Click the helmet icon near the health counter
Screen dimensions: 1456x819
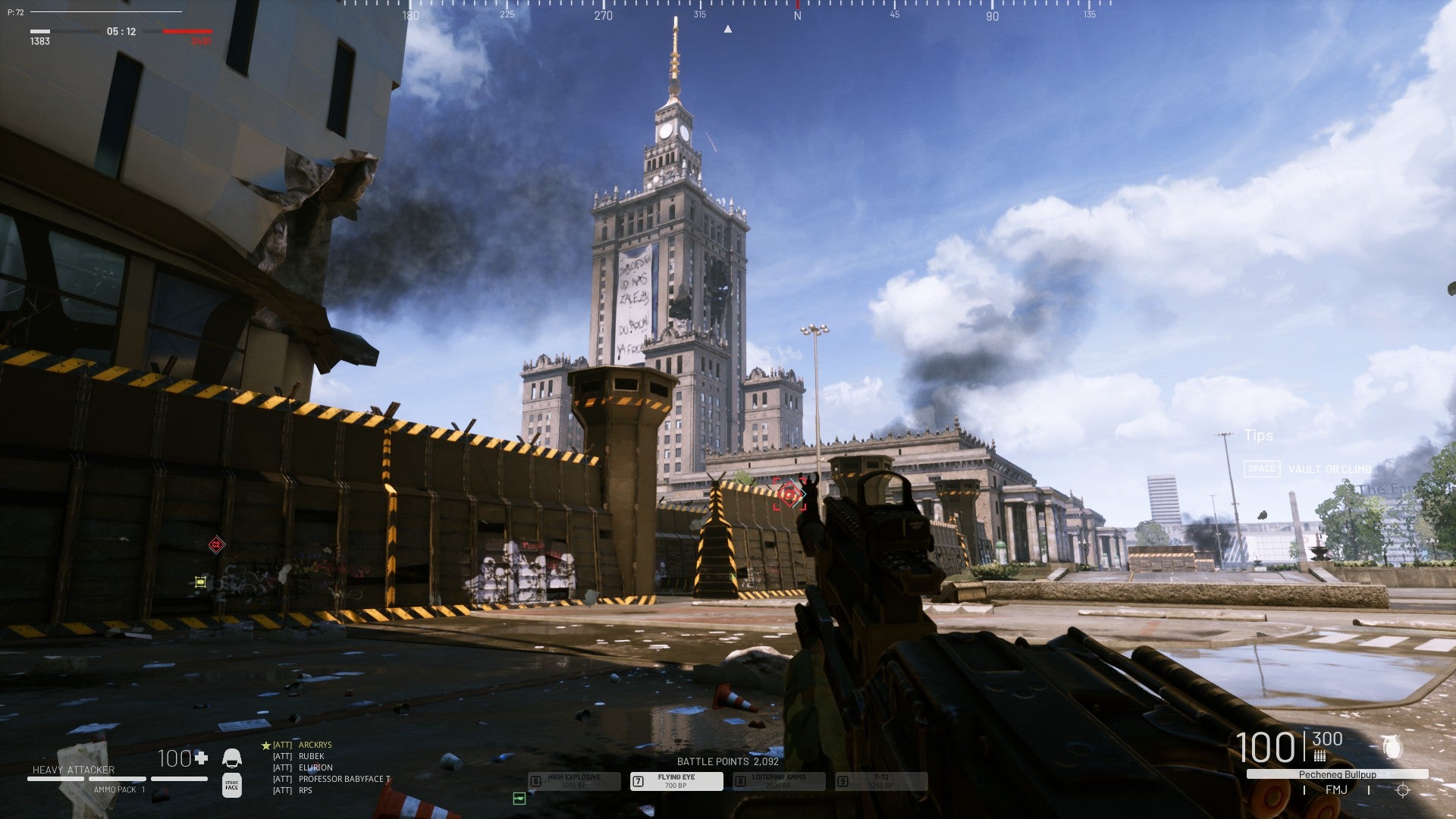[233, 758]
